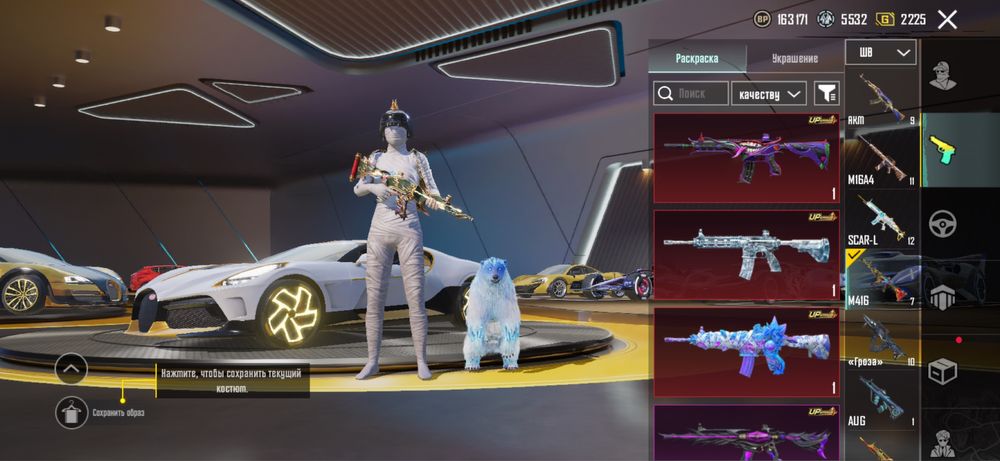Save the look with the hanger button
The image size is (1000, 461).
click(x=71, y=412)
